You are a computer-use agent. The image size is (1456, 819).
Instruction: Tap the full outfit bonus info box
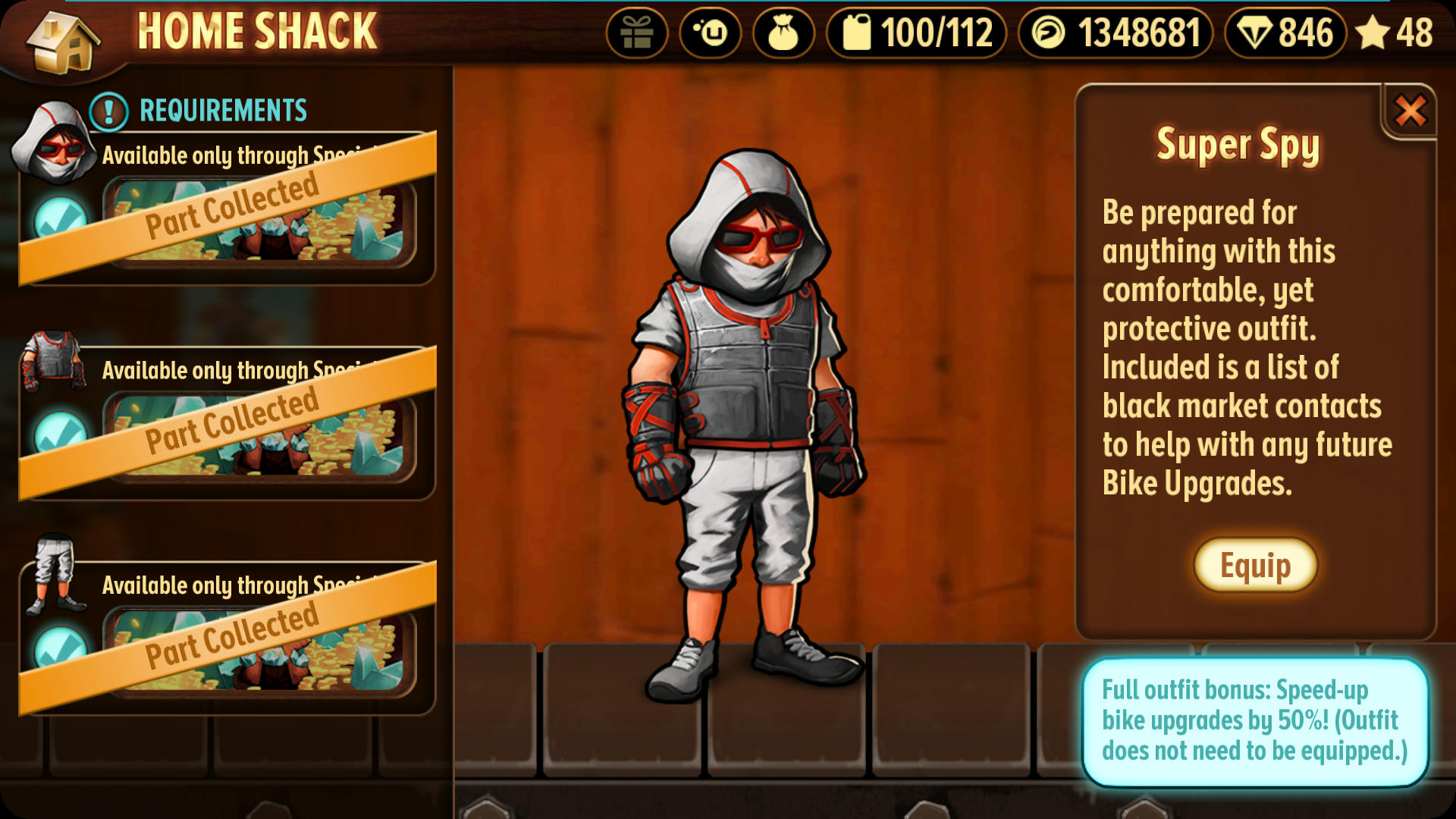[1254, 720]
